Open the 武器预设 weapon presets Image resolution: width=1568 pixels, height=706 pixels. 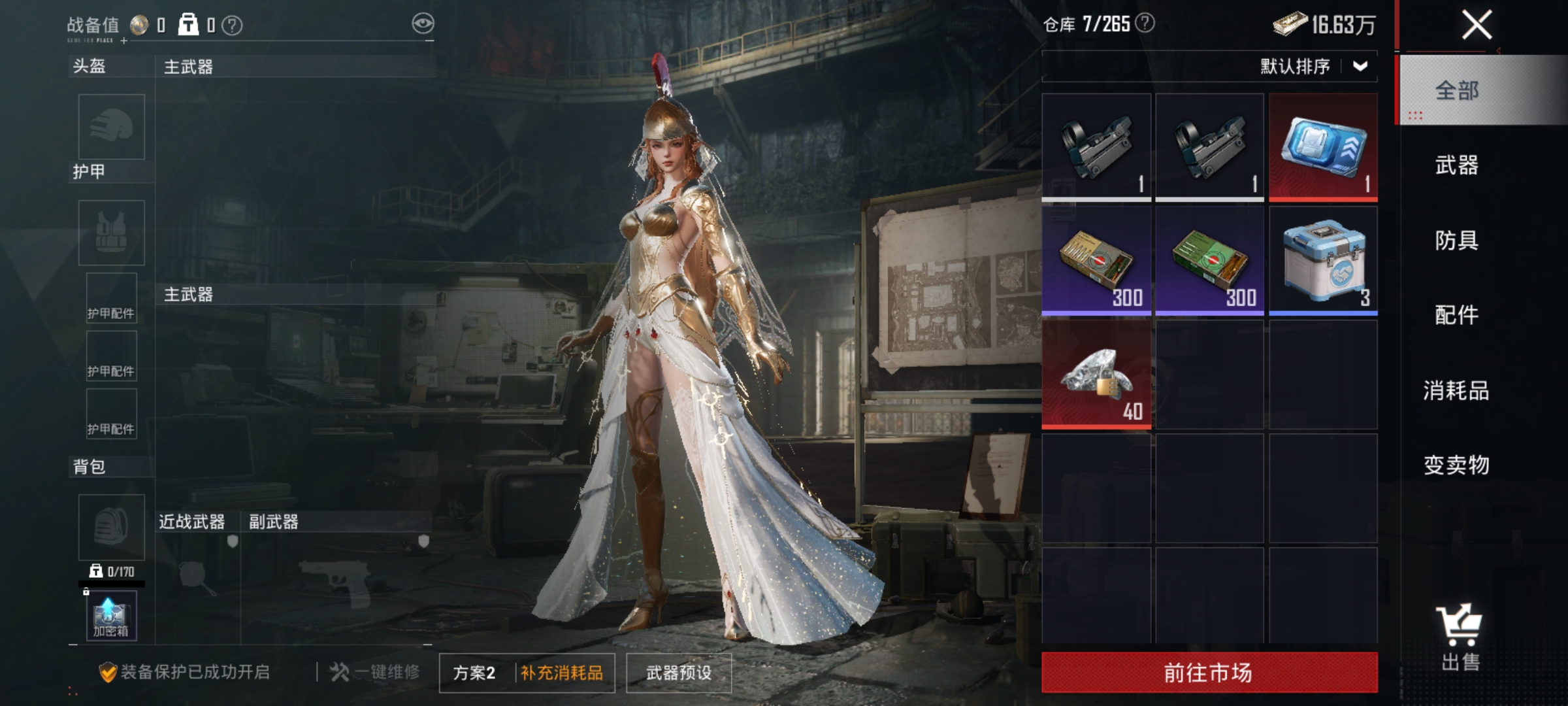[x=678, y=673]
